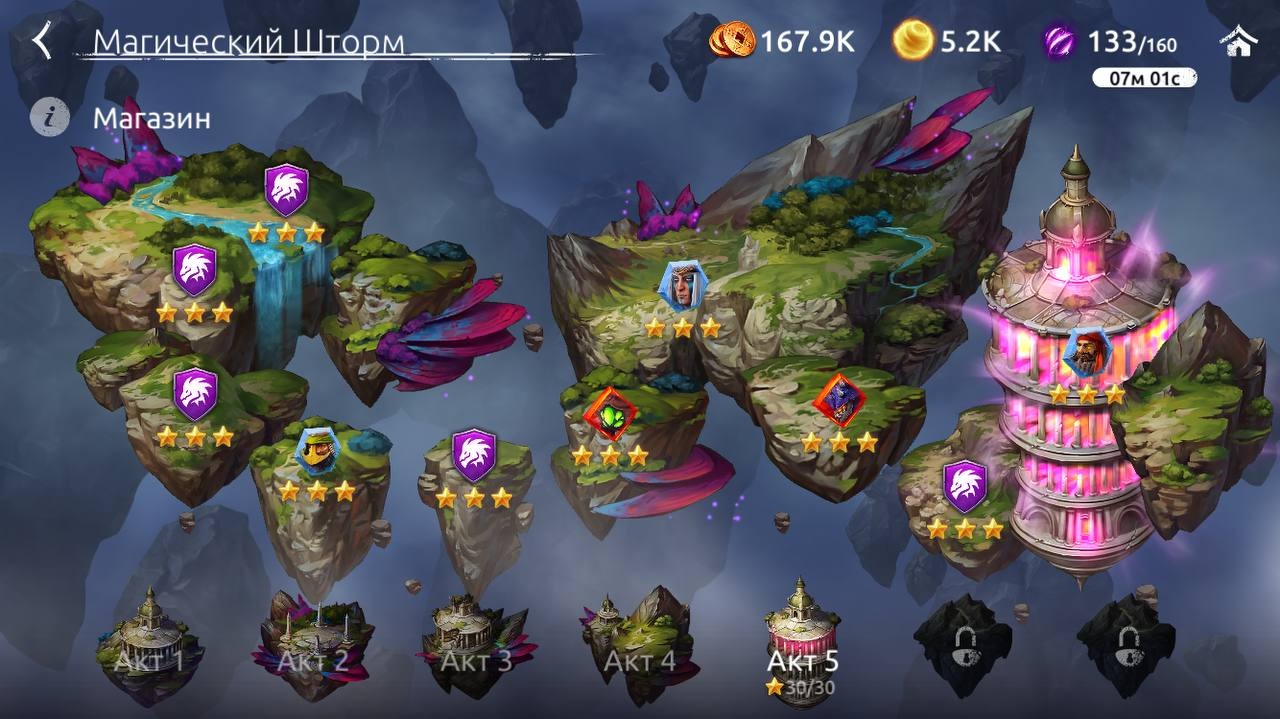Switch to Акт 4
The image size is (1280, 719).
[x=639, y=645]
